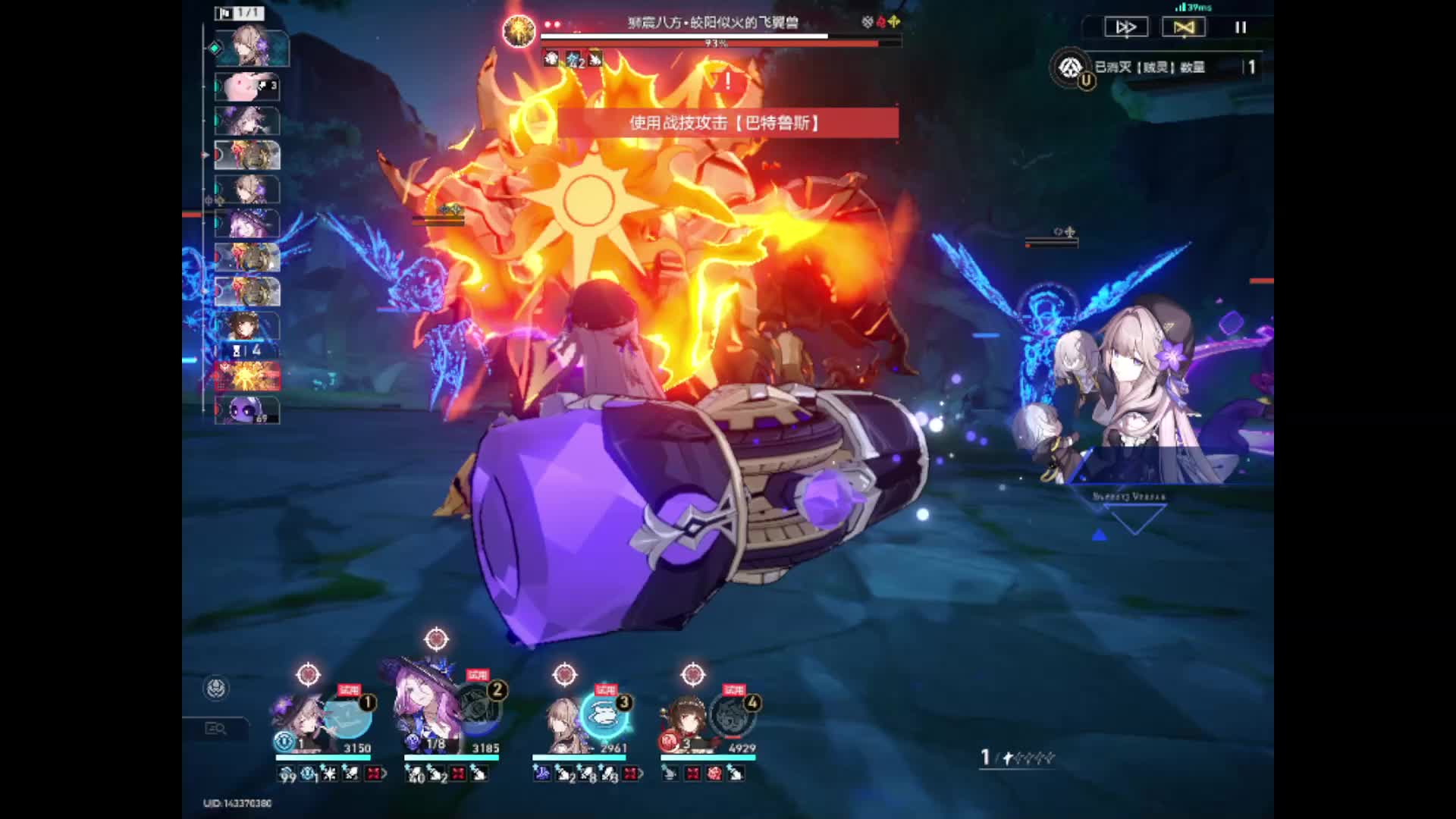Click the pink pig portrait in turn order
The image size is (1456, 819).
coord(246,87)
